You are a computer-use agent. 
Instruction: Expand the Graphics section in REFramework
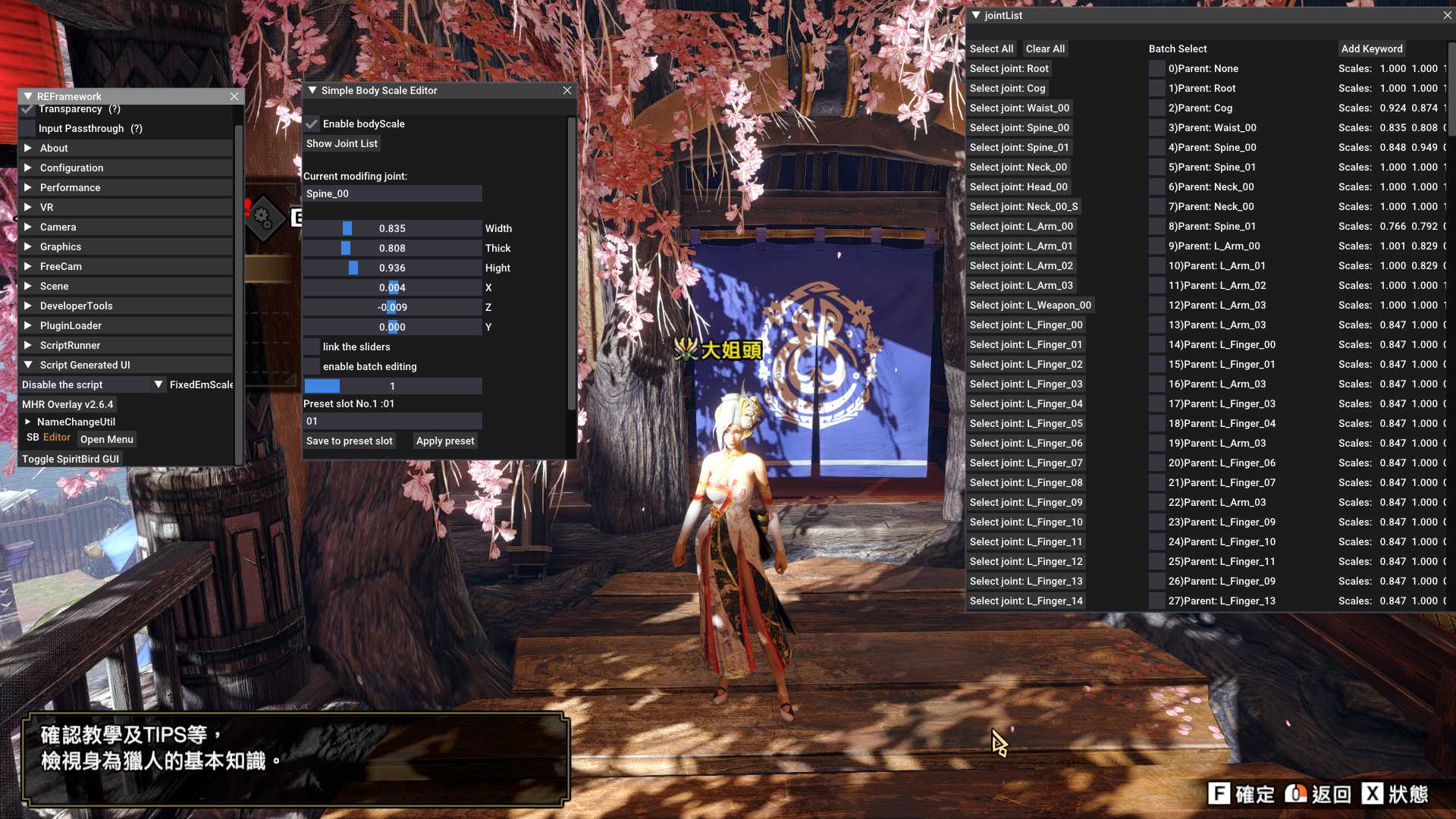(61, 246)
